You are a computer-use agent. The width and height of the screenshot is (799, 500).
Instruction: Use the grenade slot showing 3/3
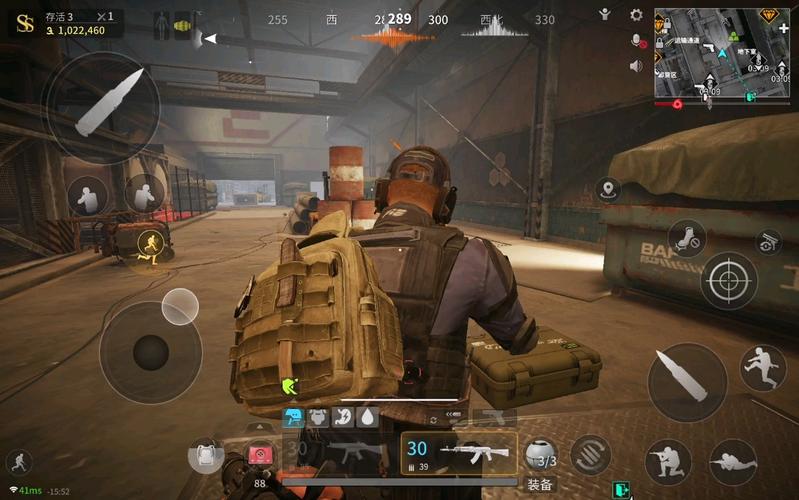click(541, 454)
